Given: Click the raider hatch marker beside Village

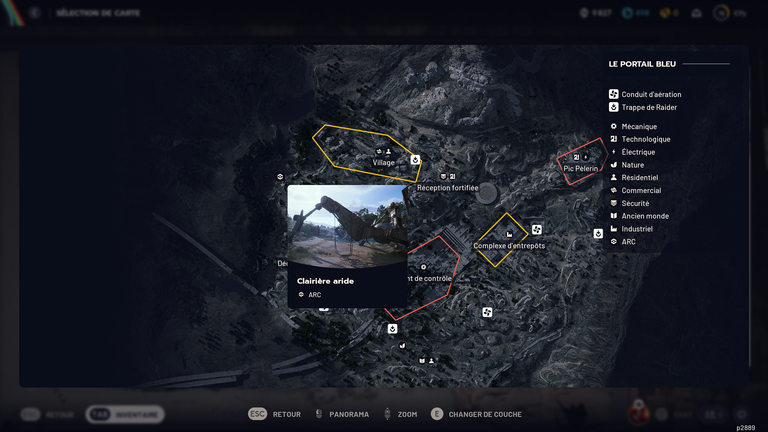Looking at the screenshot, I should [415, 158].
